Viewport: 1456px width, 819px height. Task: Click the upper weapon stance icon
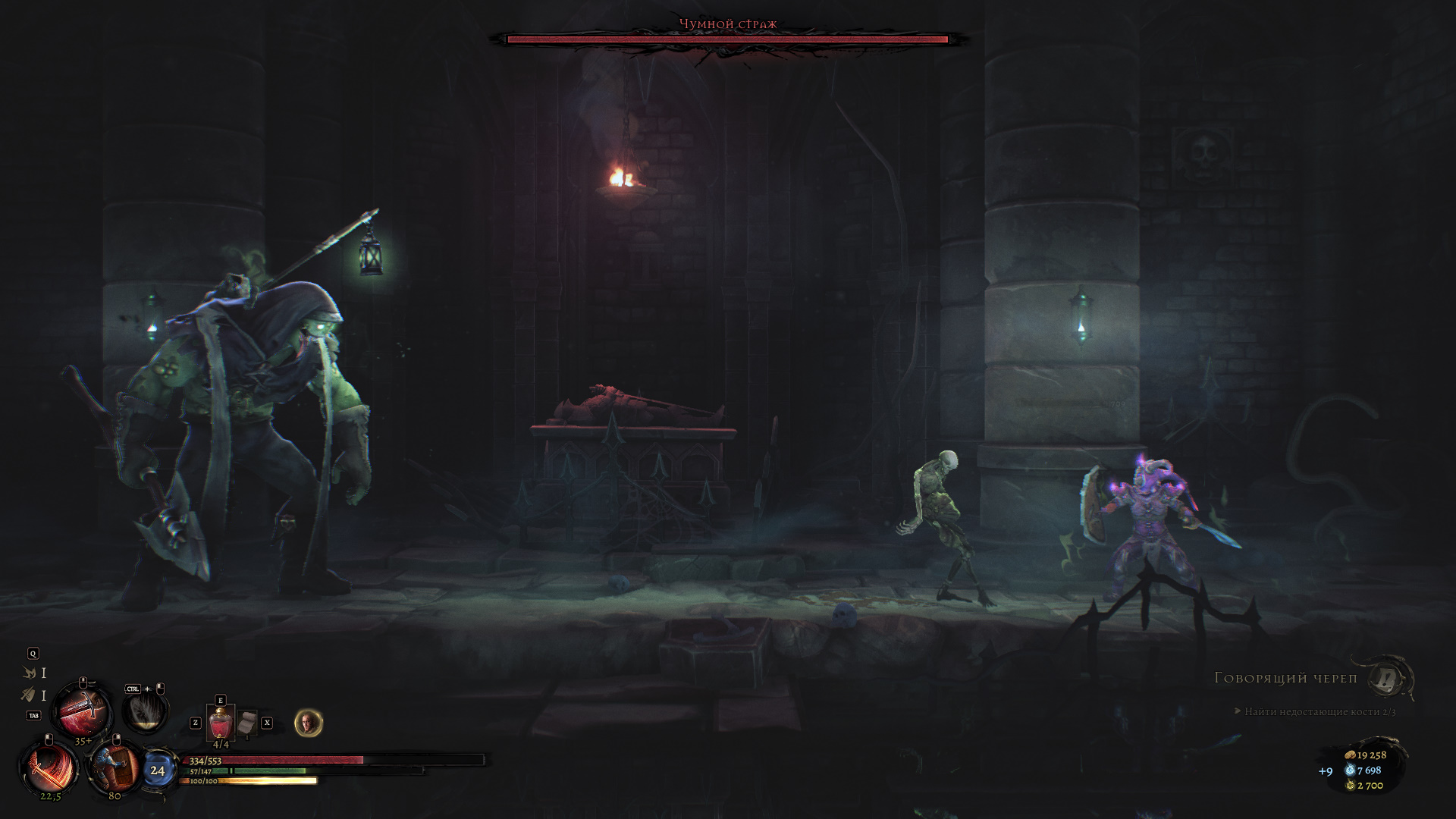coord(30,673)
